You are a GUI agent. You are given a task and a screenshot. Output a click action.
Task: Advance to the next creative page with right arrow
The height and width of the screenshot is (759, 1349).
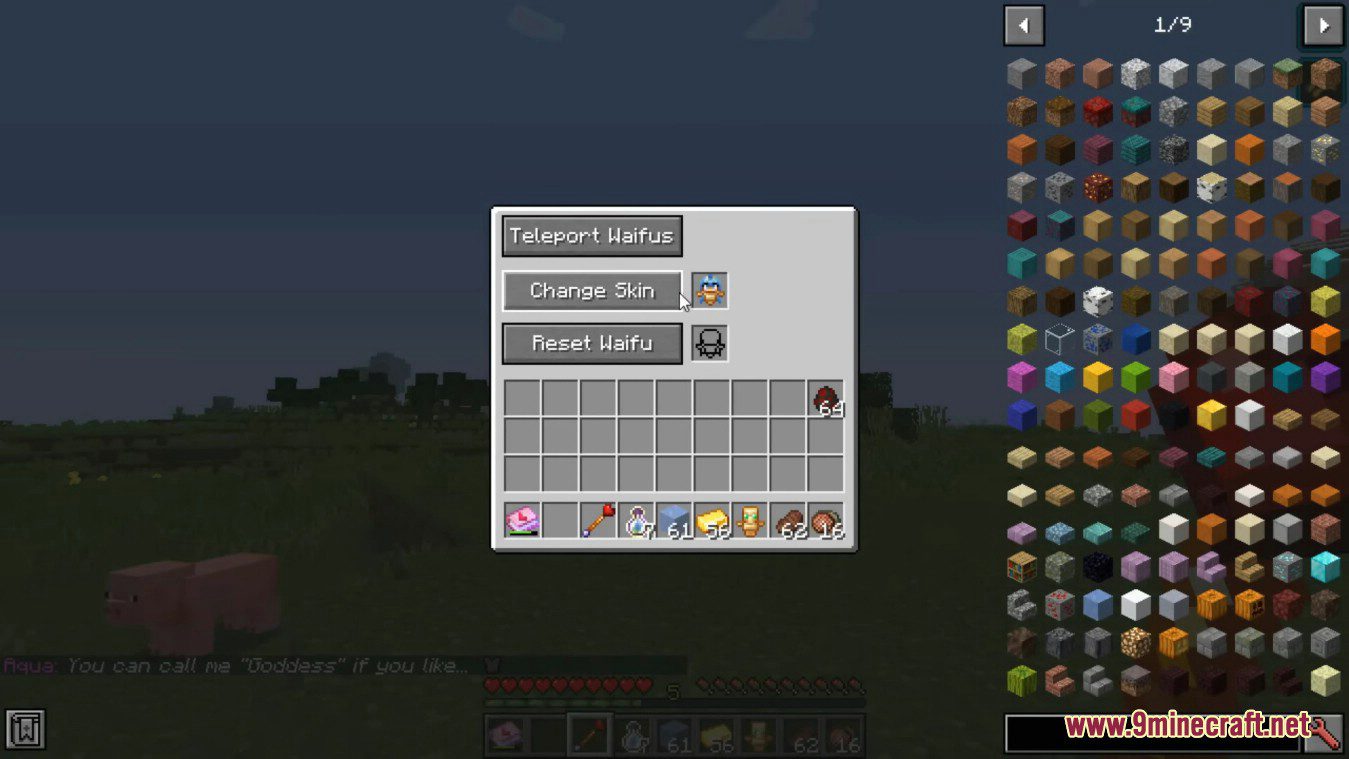(x=1321, y=25)
